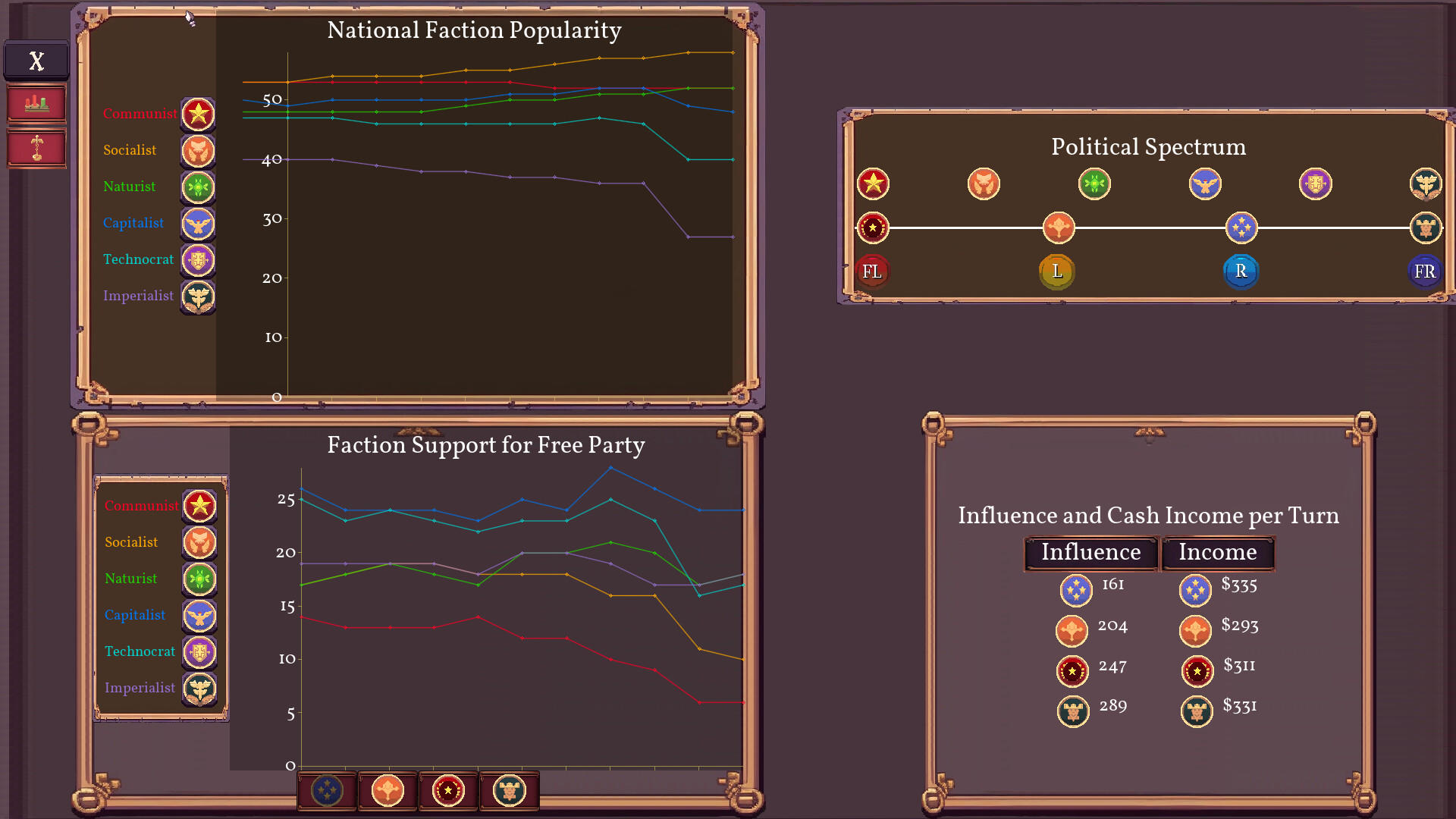Open the bar chart statistics panel in sidebar
This screenshot has width=1456, height=819.
(36, 103)
